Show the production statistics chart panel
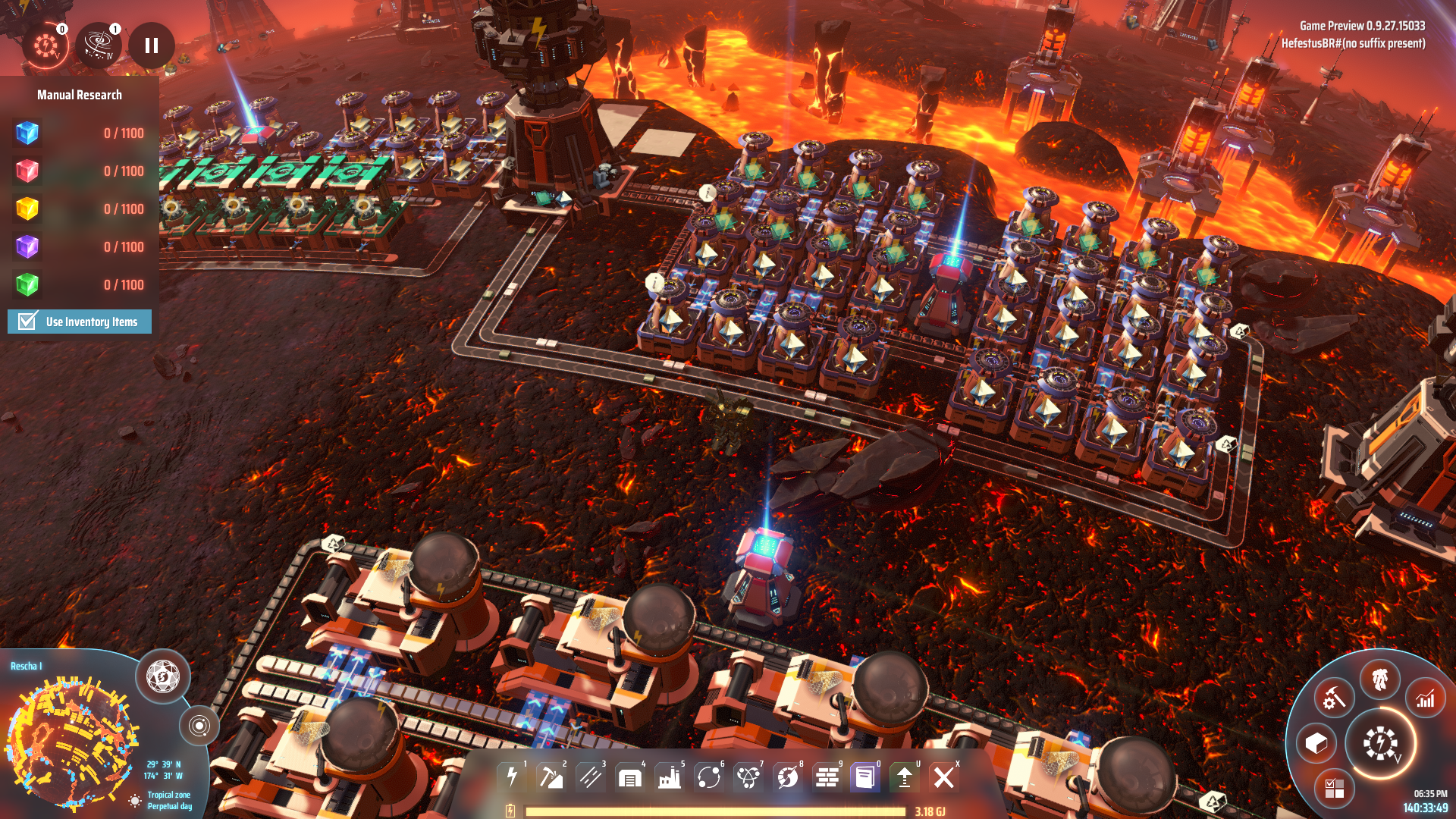The width and height of the screenshot is (1456, 819). pyautogui.click(x=1426, y=698)
